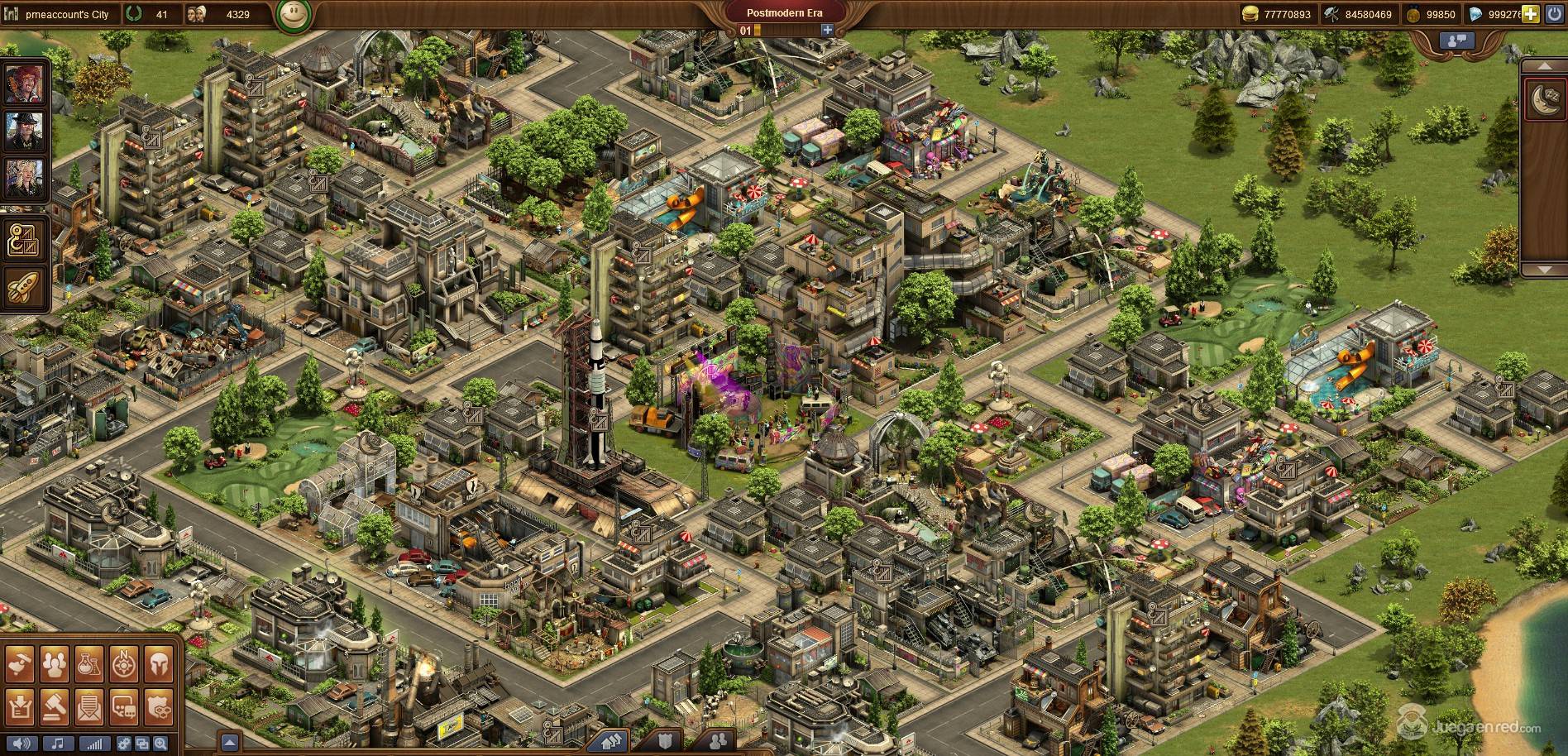The width and height of the screenshot is (1568, 756).
Task: Open army management with the helmet icon
Action: pyautogui.click(x=159, y=663)
